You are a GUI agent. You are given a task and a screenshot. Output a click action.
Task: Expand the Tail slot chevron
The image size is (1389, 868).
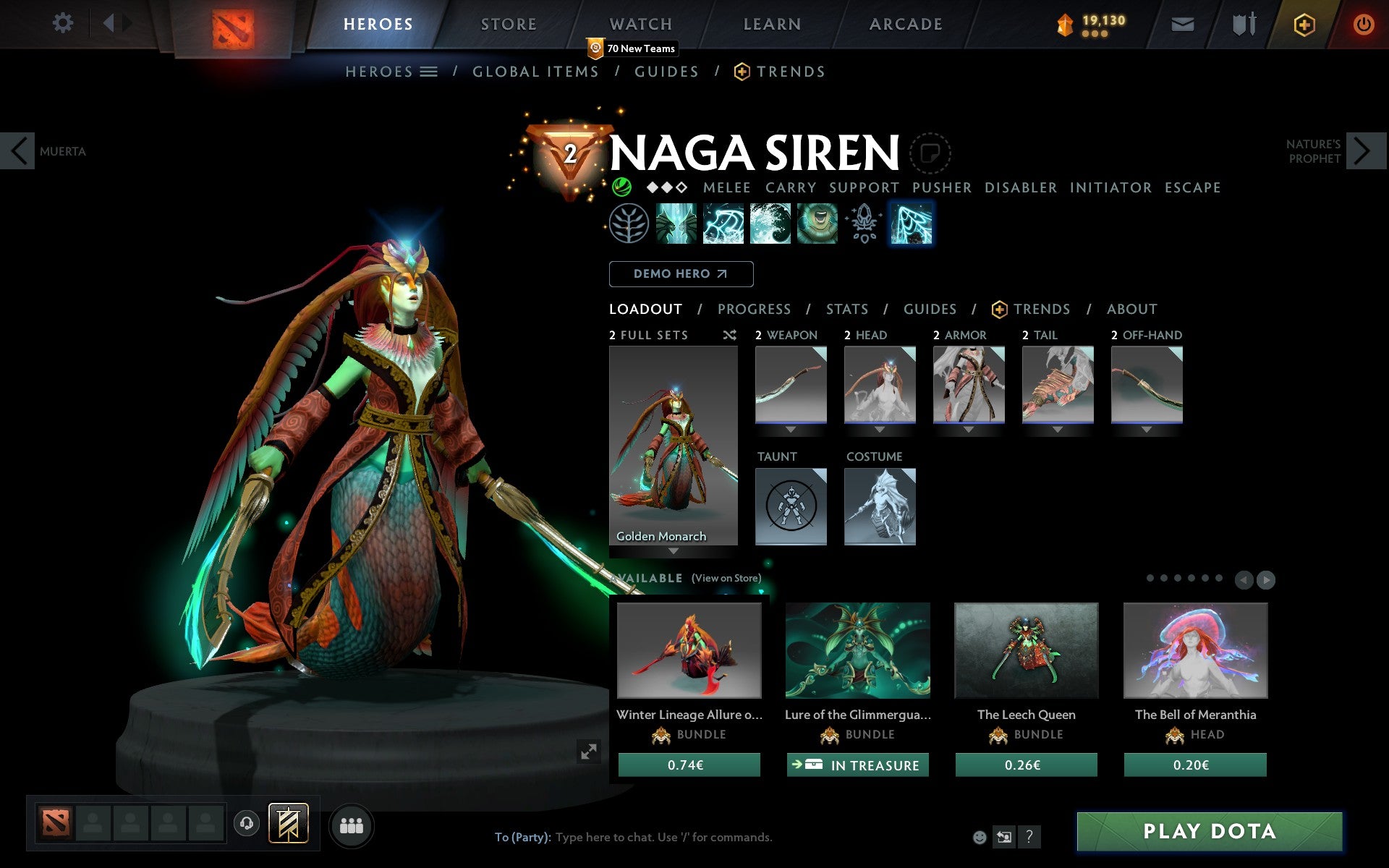(x=1058, y=429)
